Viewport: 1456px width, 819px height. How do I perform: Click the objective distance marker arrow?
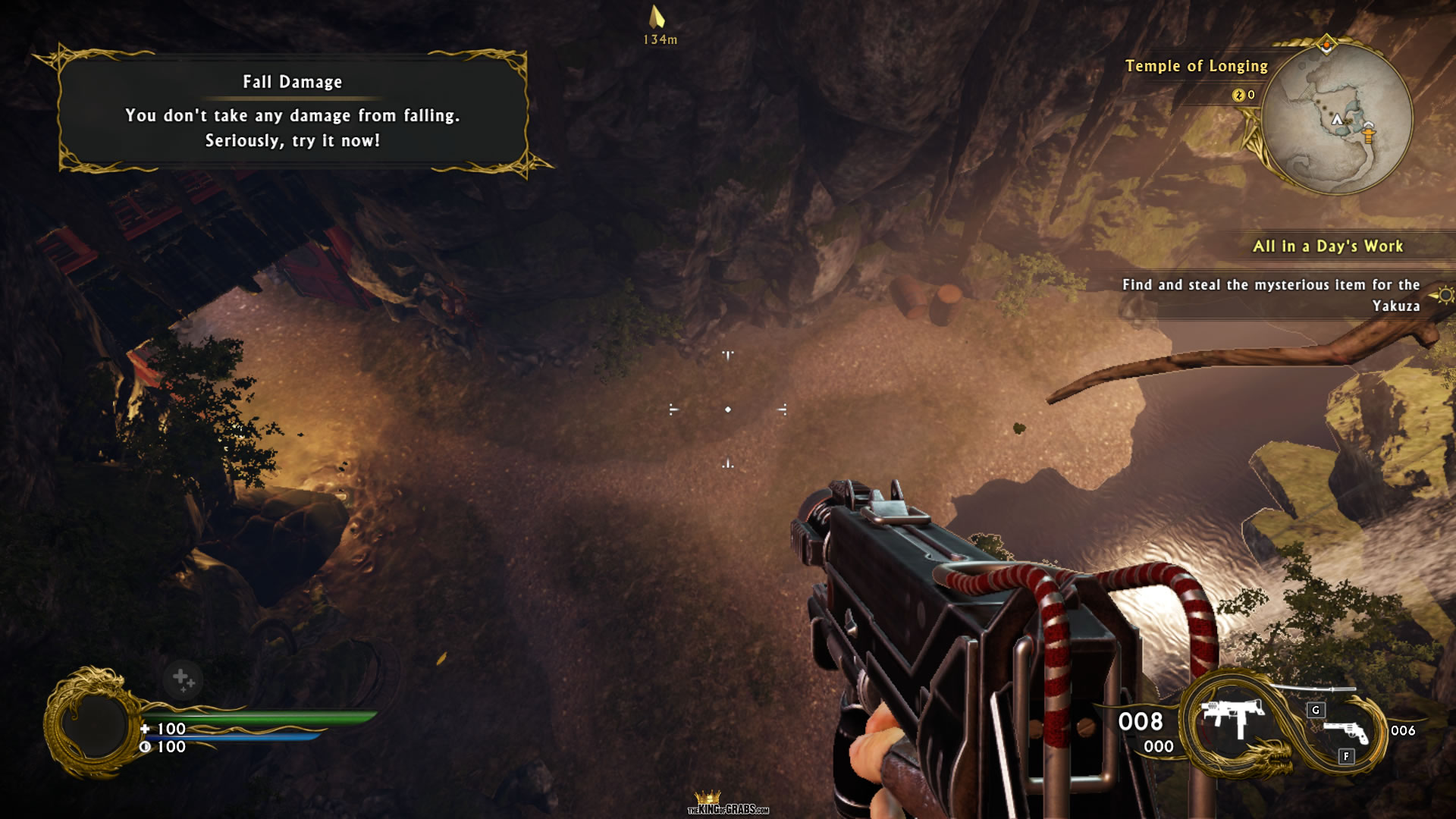(657, 17)
